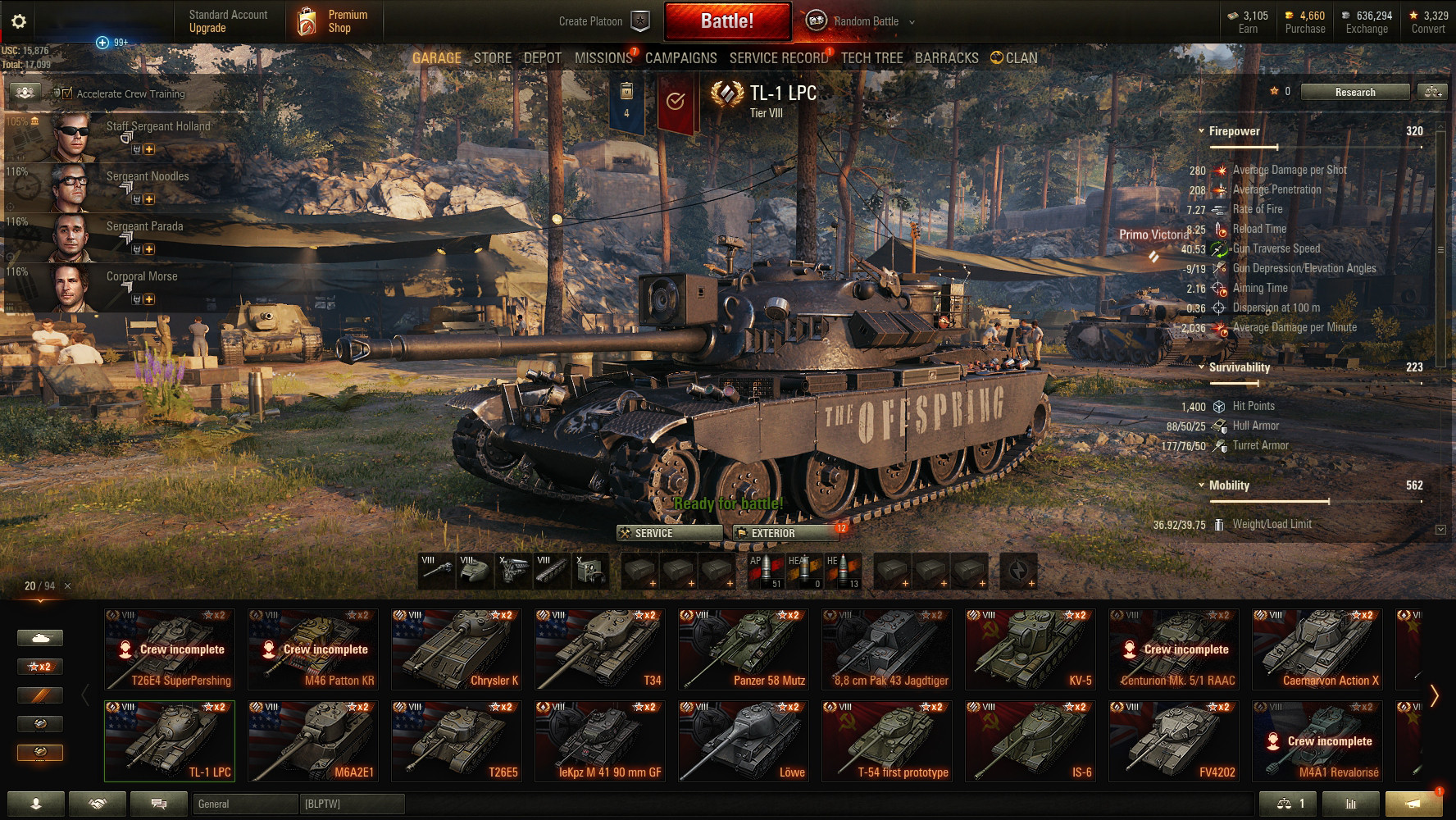Viewport: 1456px width, 820px height.
Task: Open the Service panel for the tank
Action: click(x=669, y=533)
